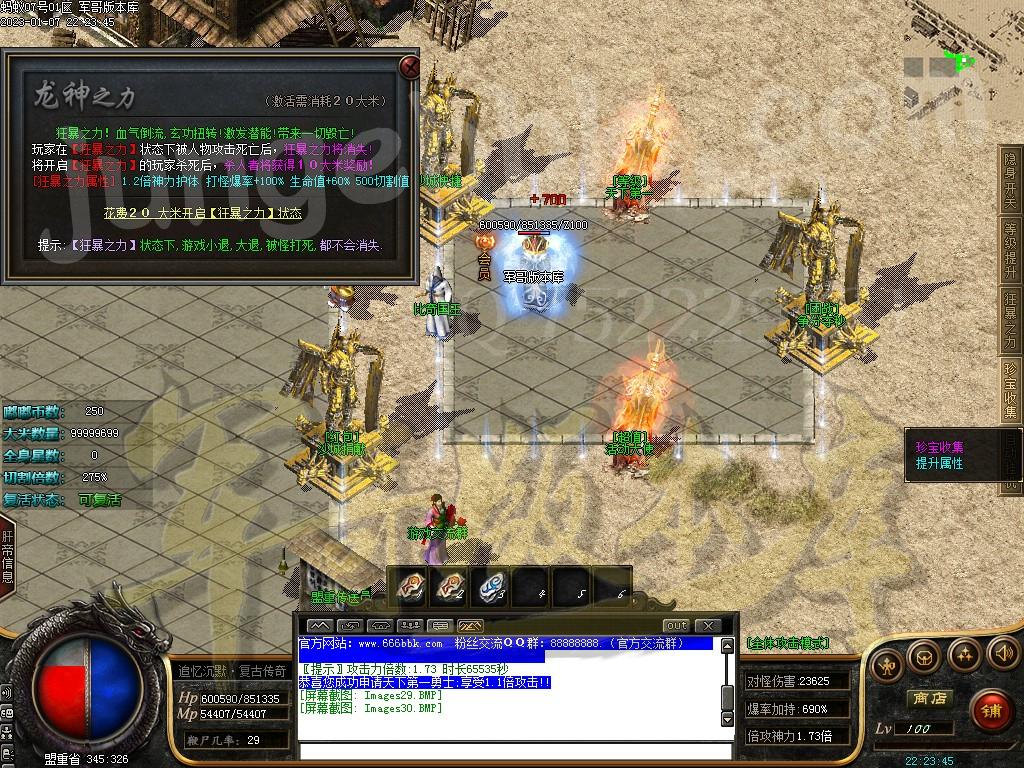The image size is (1024, 768).
Task: Click the chat window's out button
Action: tap(675, 626)
